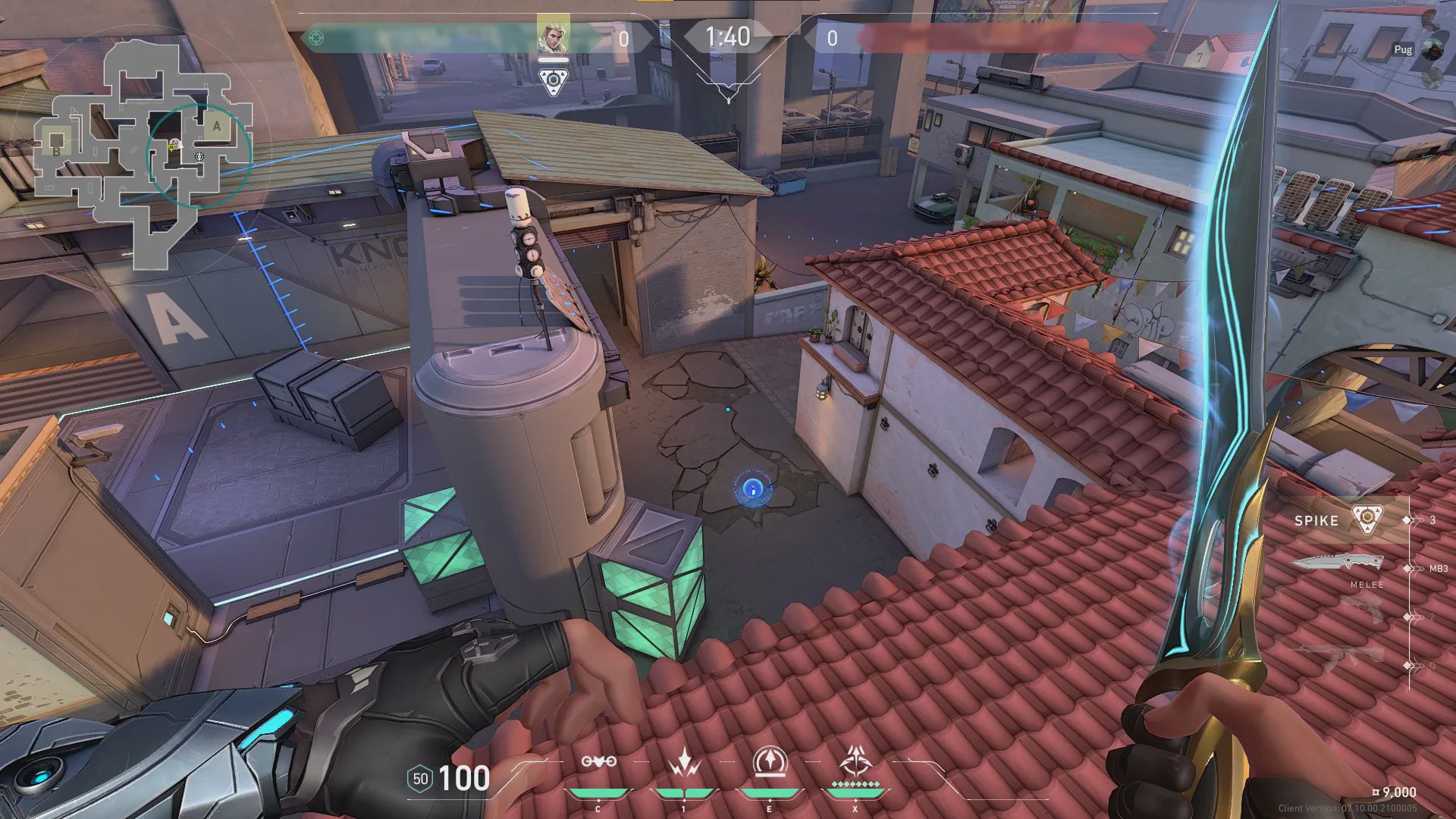Click the A site label on the minimap
The width and height of the screenshot is (1456, 819).
coord(217,127)
